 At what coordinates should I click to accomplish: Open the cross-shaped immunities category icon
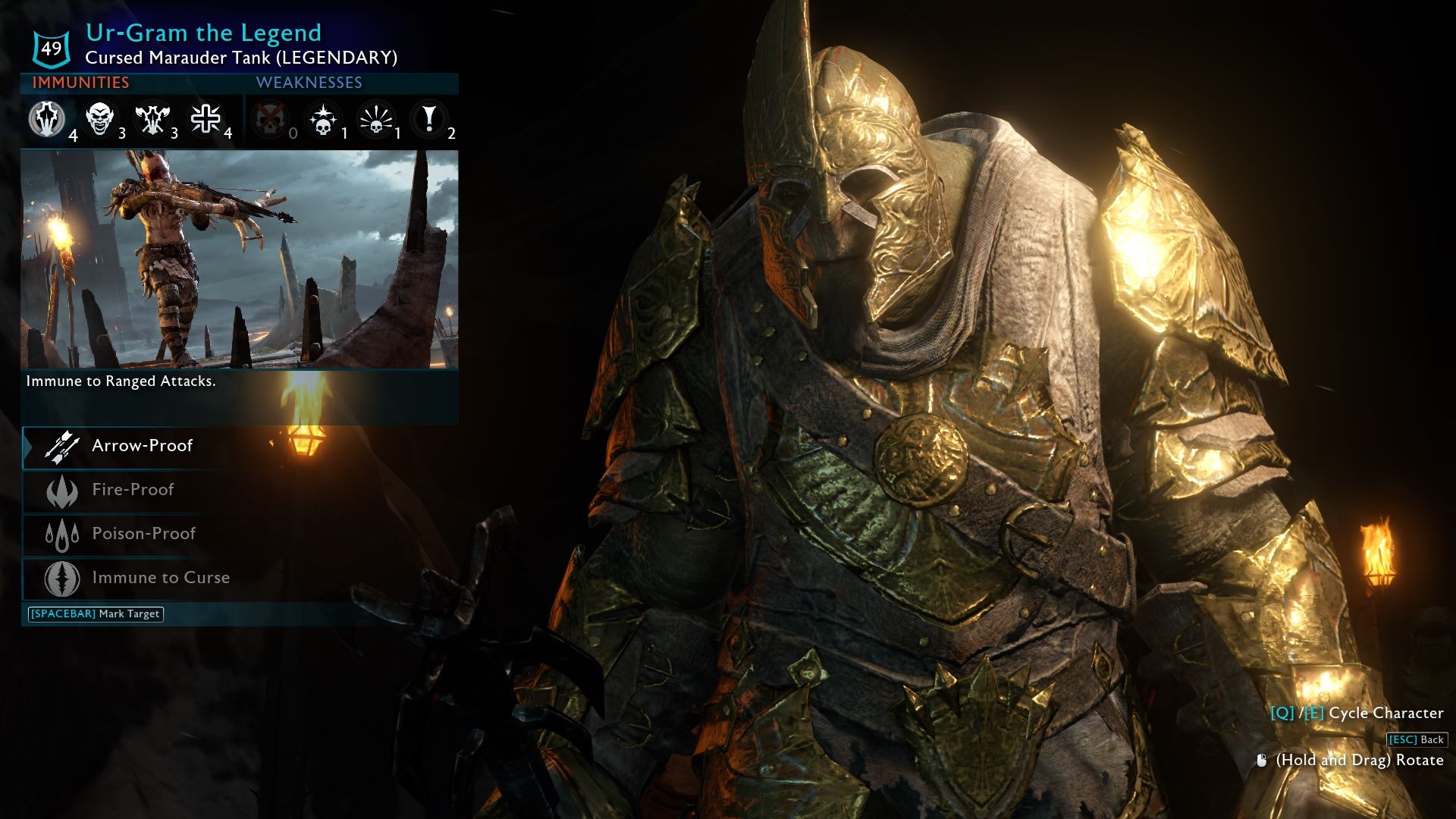click(206, 119)
